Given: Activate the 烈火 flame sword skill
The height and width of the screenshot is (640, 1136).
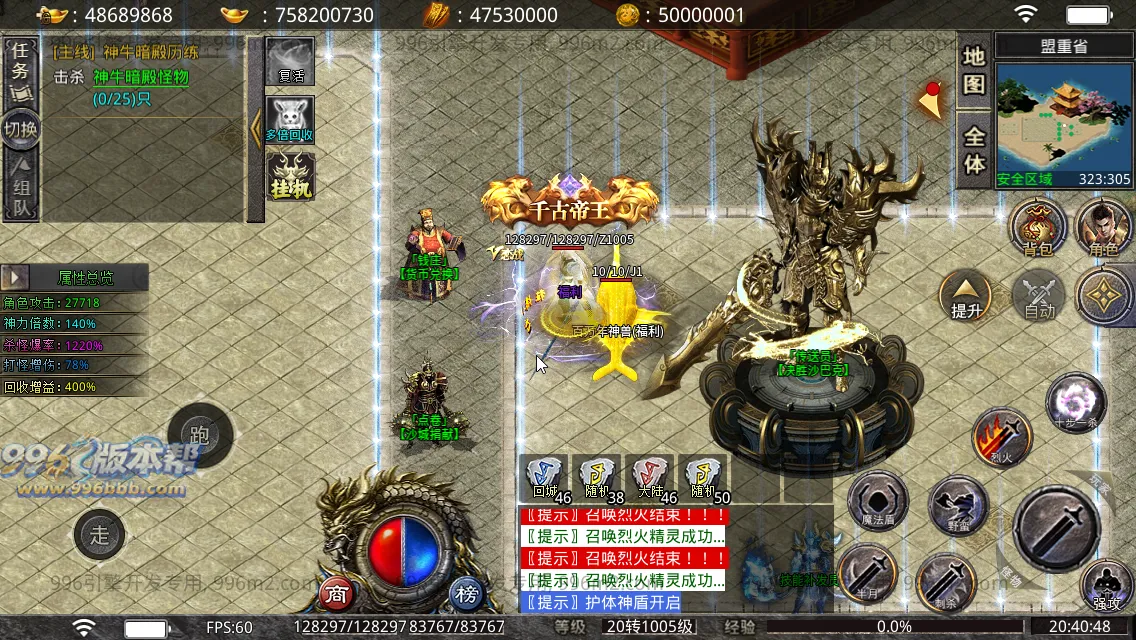Looking at the screenshot, I should (x=1002, y=437).
